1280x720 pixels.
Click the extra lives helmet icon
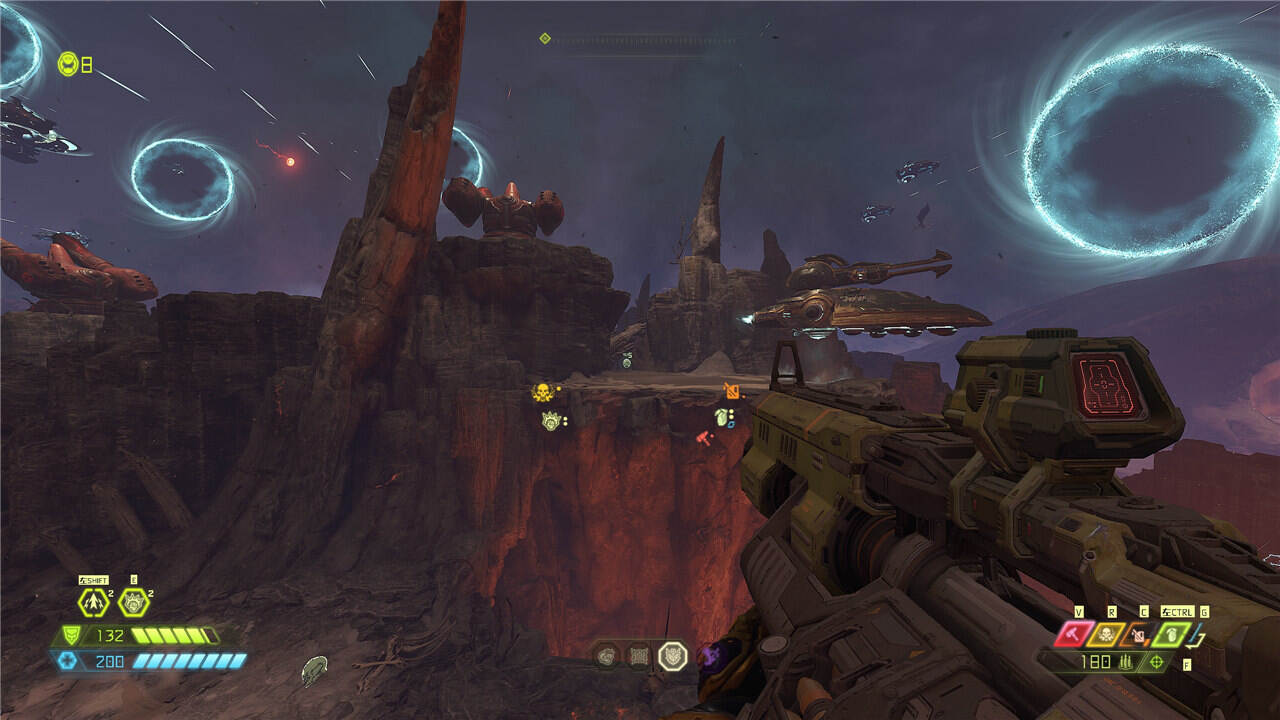(68, 64)
